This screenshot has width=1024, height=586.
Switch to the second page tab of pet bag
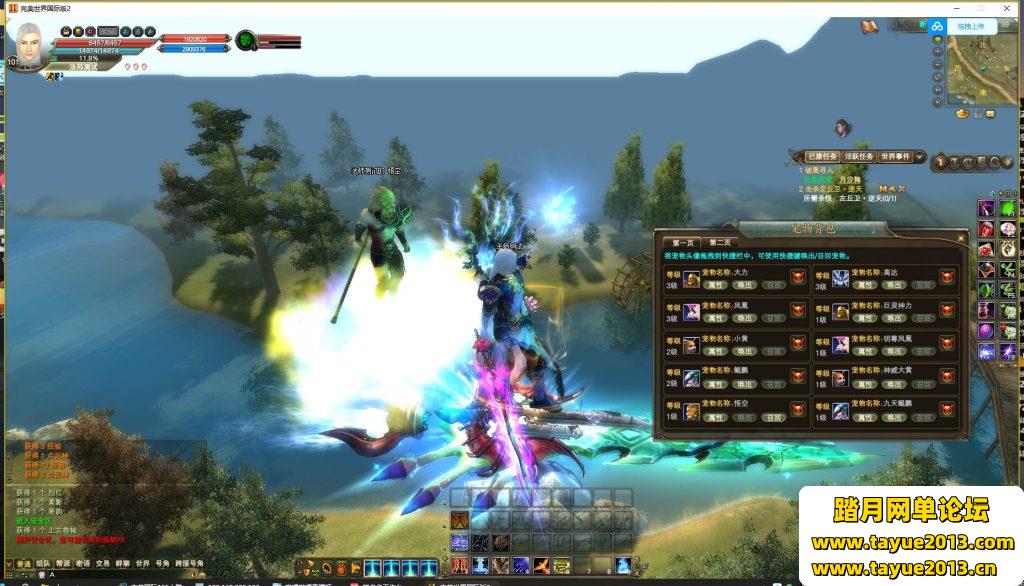pos(720,242)
